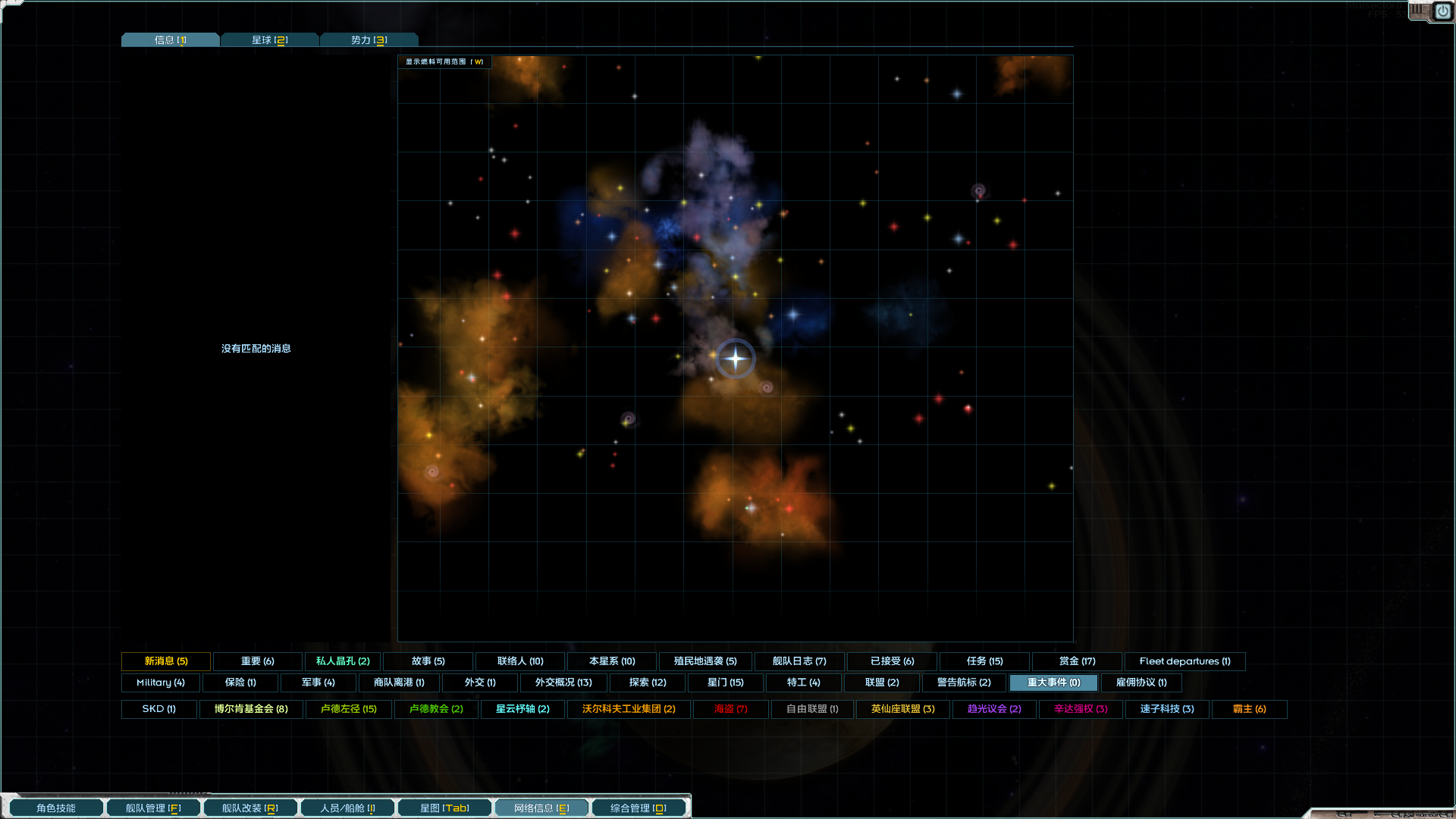Click the power button in the top-right corner
The width and height of the screenshot is (1456, 819).
1442,11
